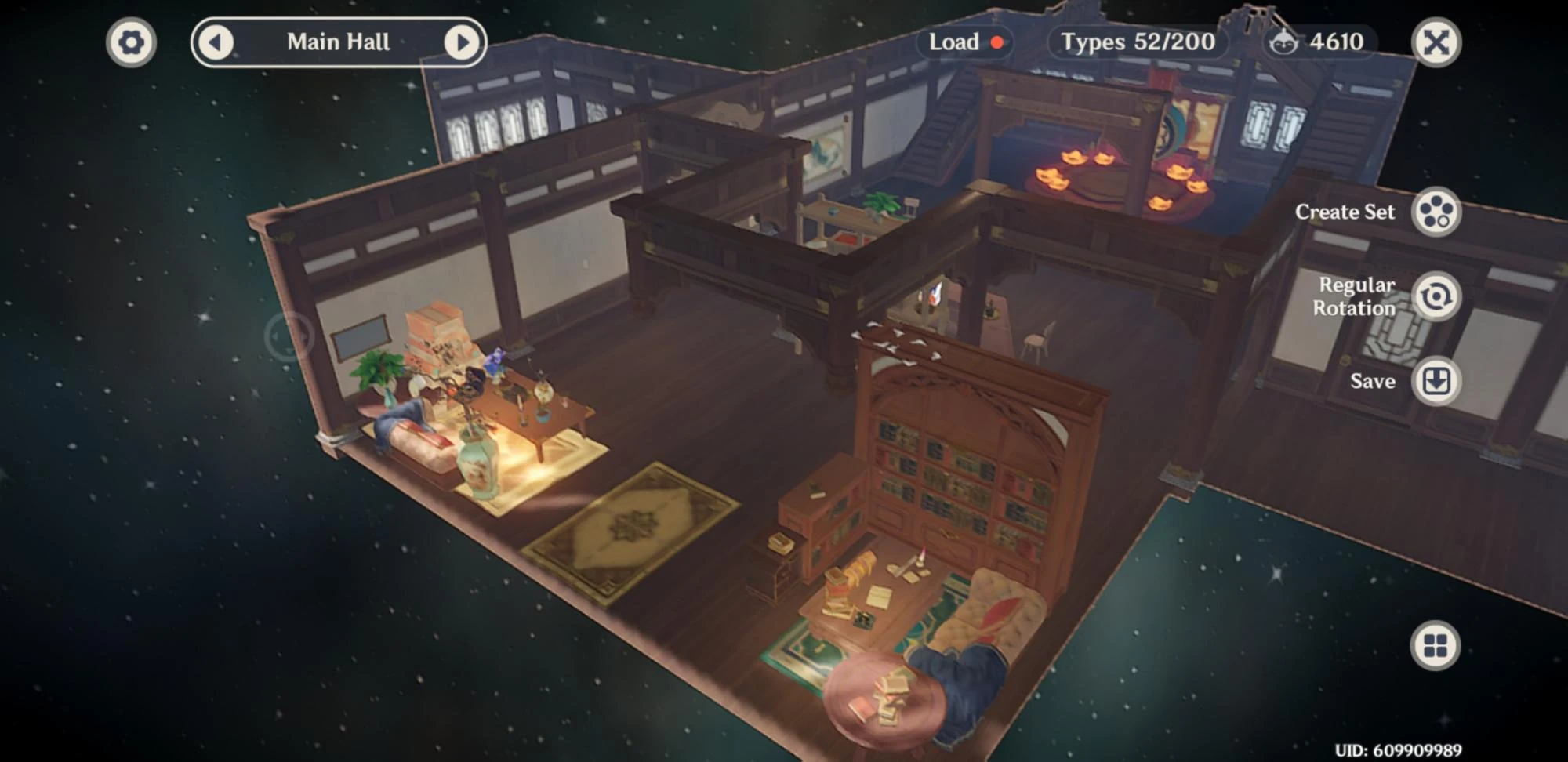Open the Load layout menu
The image size is (1568, 762).
tap(953, 43)
